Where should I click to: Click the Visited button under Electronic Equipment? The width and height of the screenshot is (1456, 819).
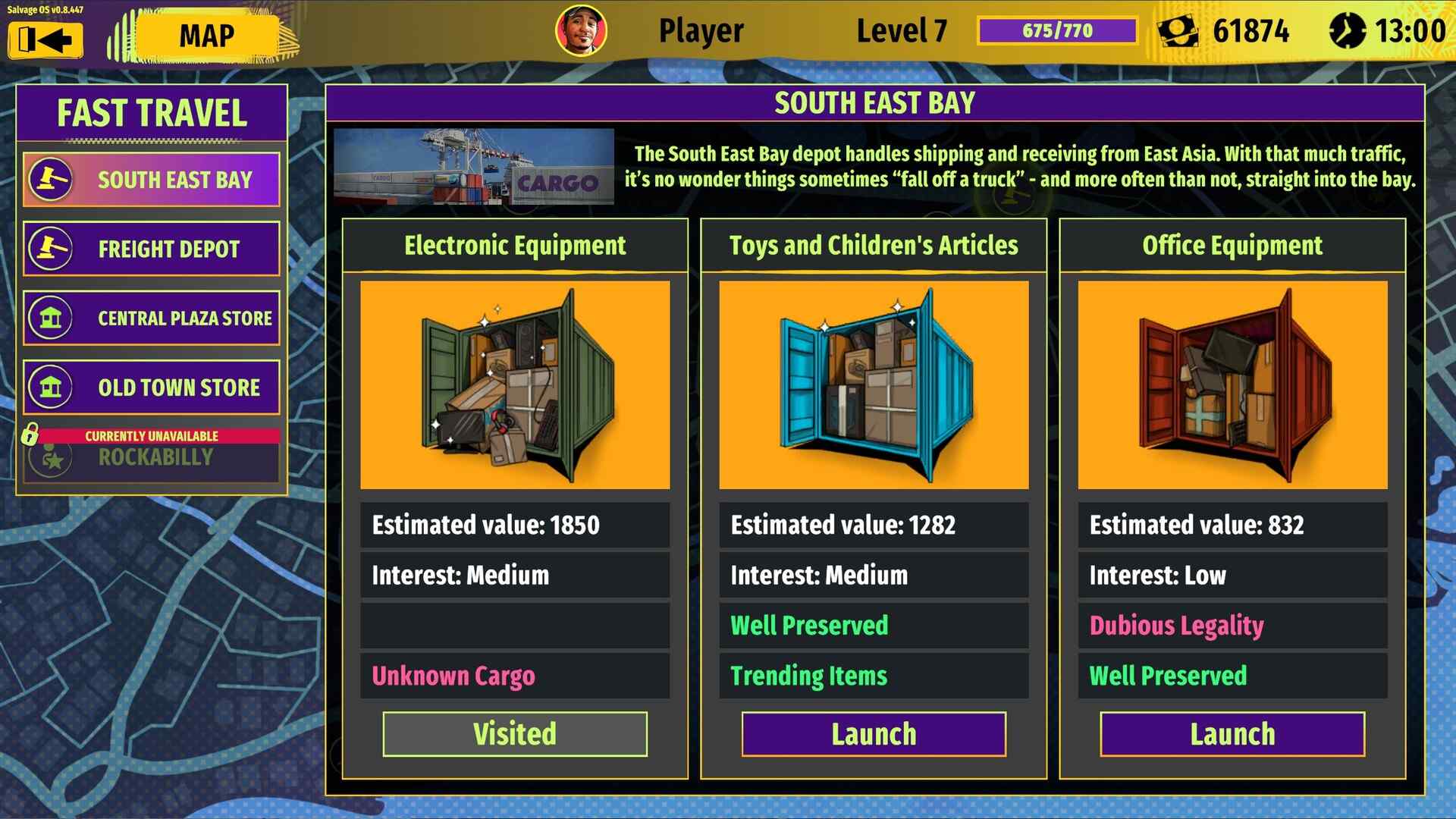point(515,733)
